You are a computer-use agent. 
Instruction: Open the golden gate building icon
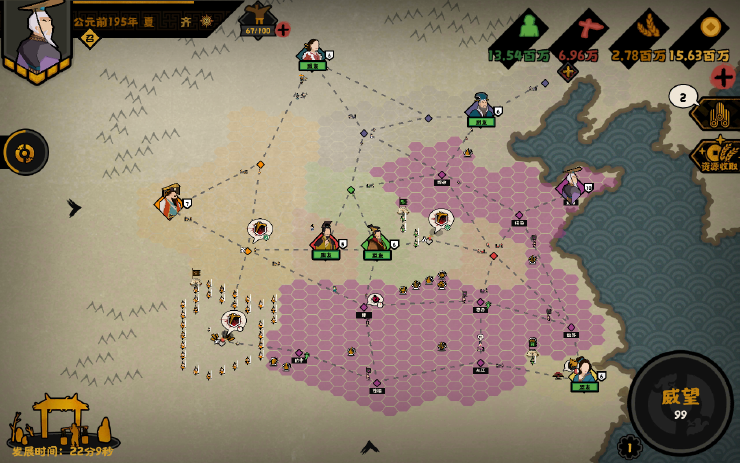(x=62, y=420)
